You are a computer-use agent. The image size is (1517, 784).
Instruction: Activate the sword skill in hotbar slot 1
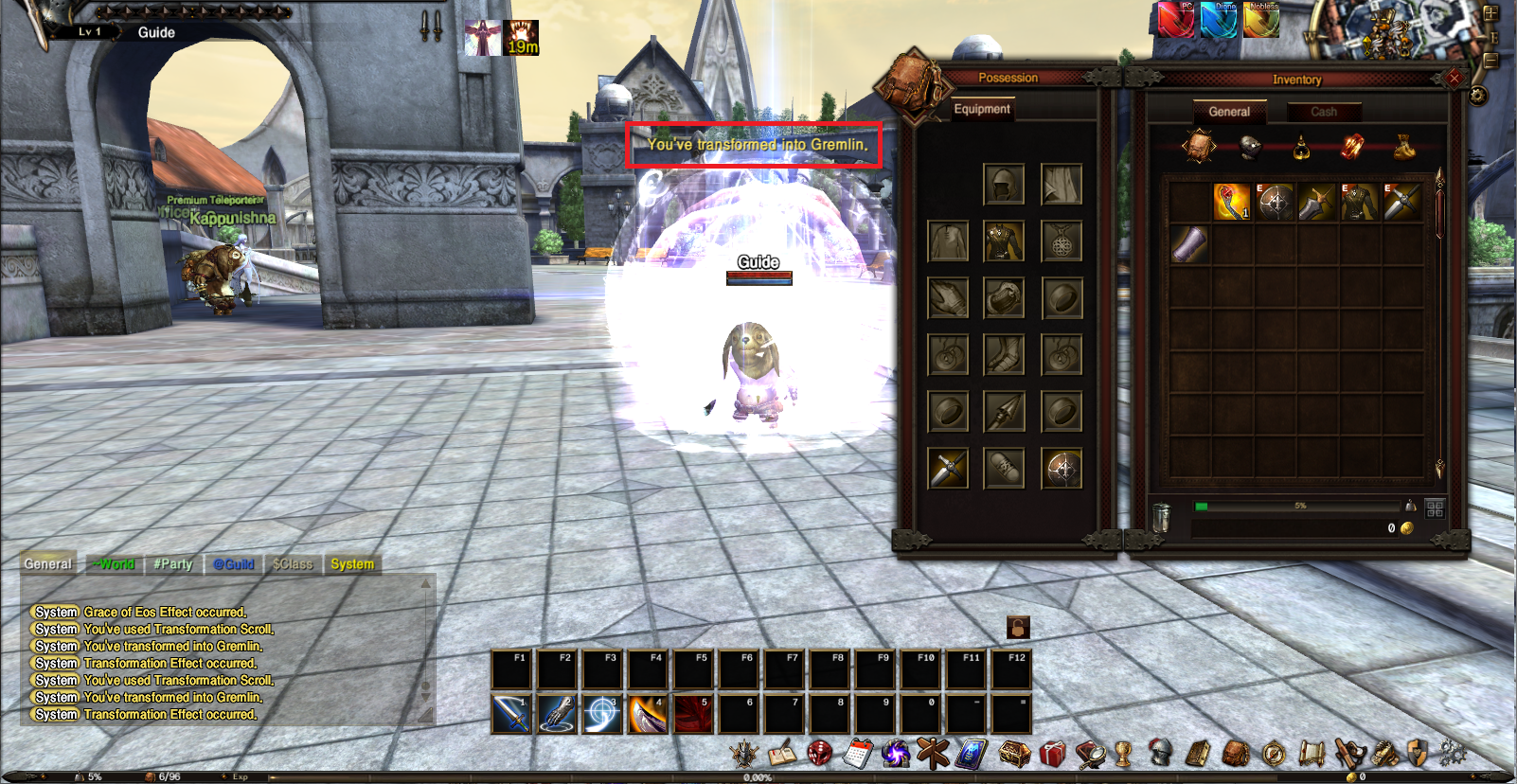511,714
